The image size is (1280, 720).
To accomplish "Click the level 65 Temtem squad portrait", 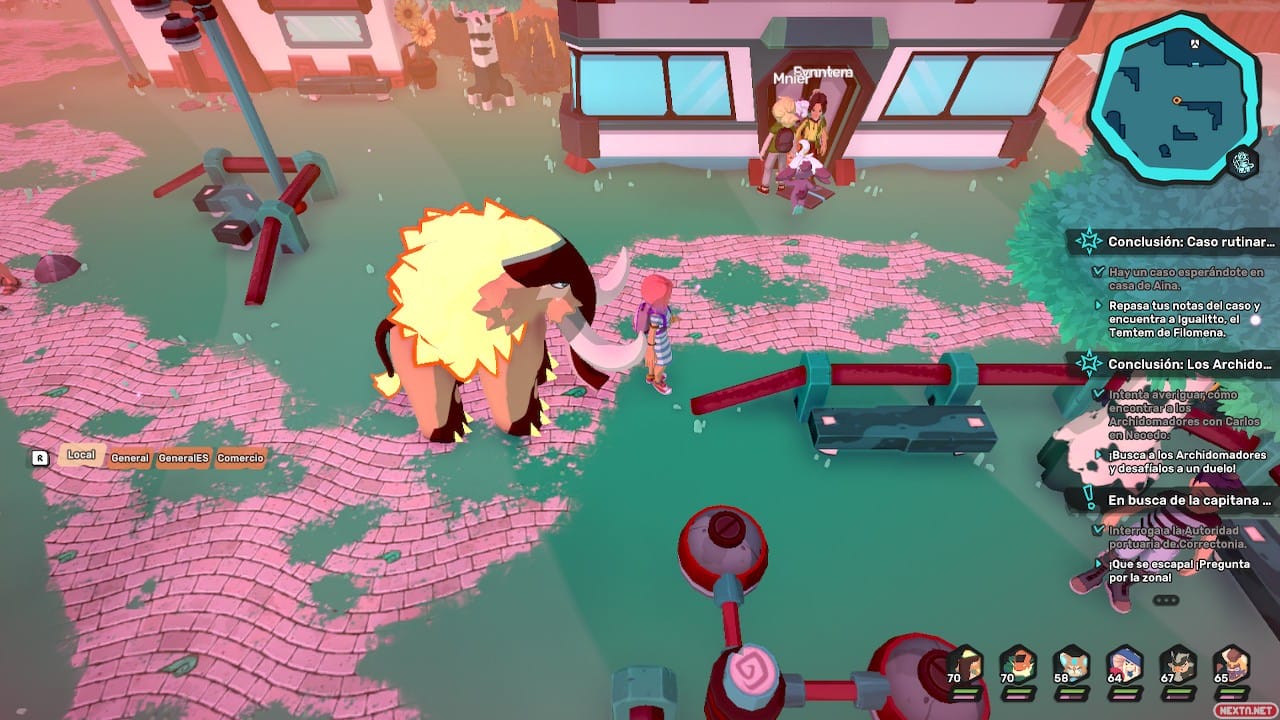I will click(1231, 665).
